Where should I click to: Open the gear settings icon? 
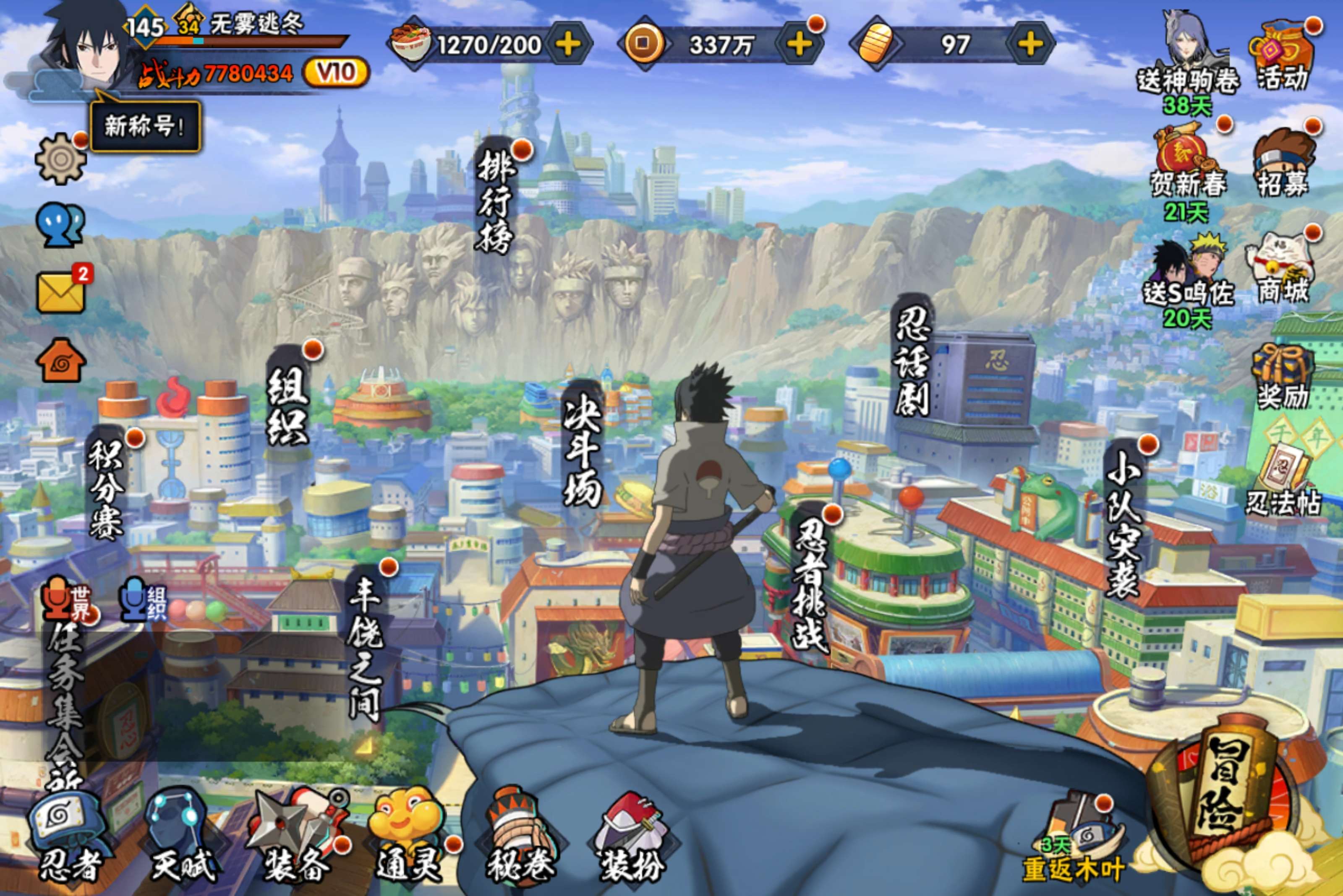click(60, 159)
